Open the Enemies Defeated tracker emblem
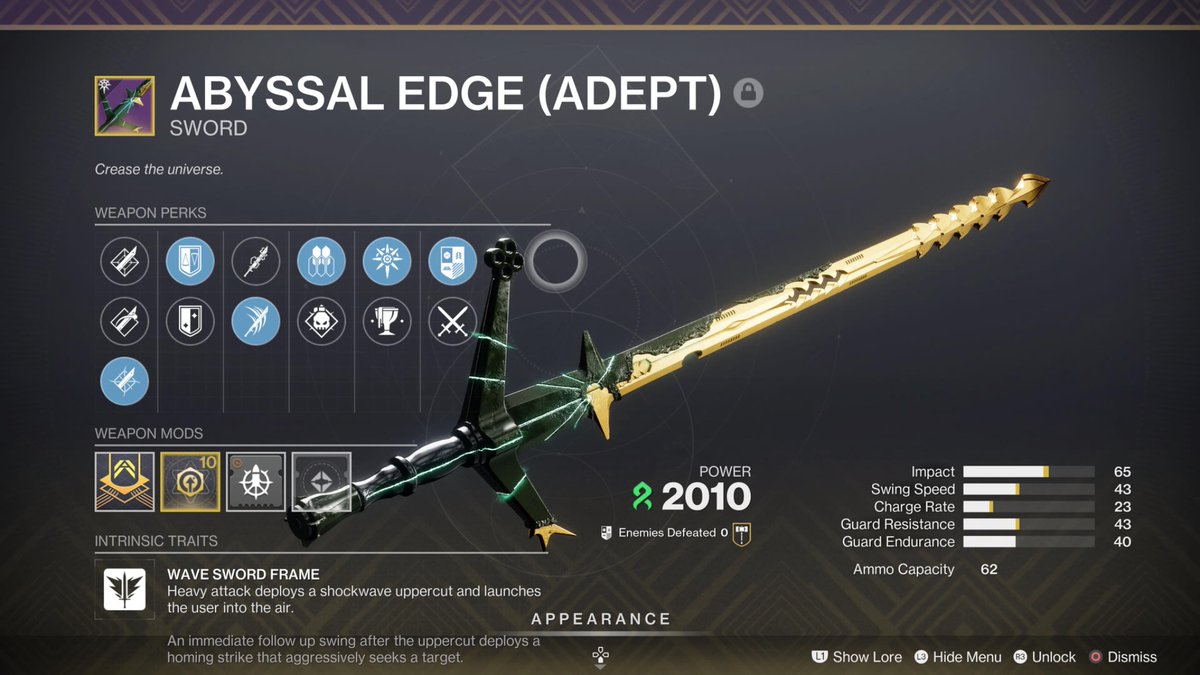The height and width of the screenshot is (675, 1200). [x=741, y=533]
